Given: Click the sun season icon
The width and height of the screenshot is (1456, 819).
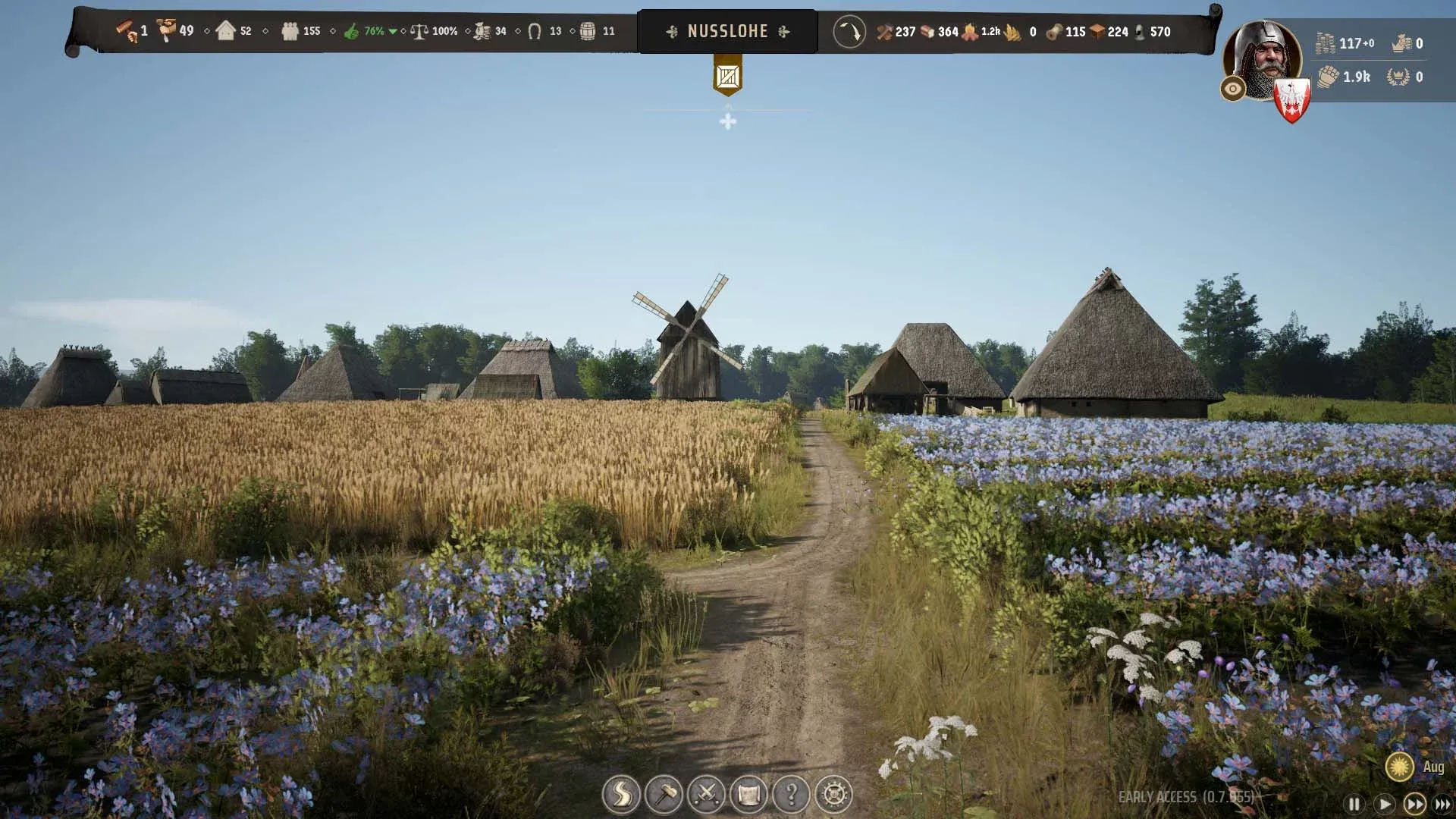Looking at the screenshot, I should tap(1399, 767).
